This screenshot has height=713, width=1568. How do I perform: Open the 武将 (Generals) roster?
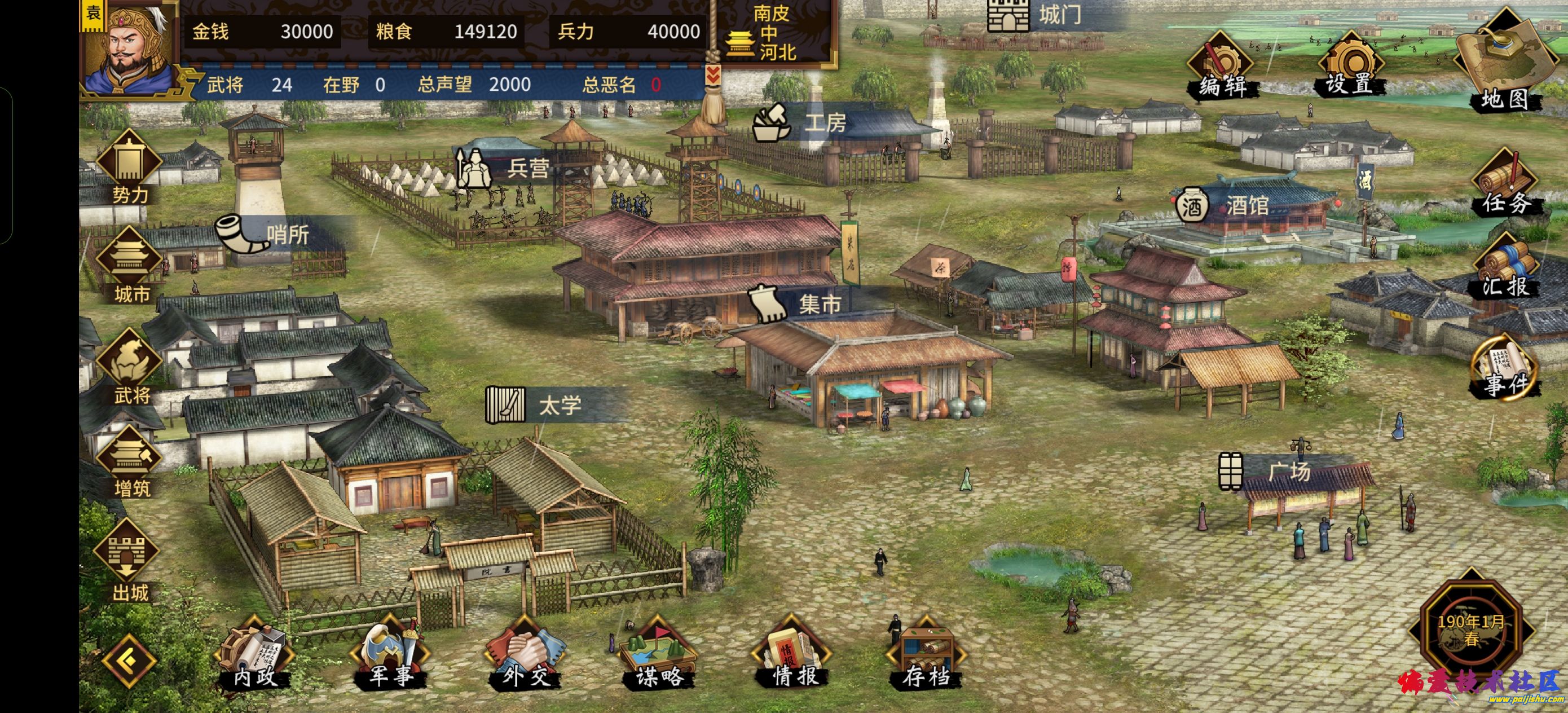[x=130, y=367]
